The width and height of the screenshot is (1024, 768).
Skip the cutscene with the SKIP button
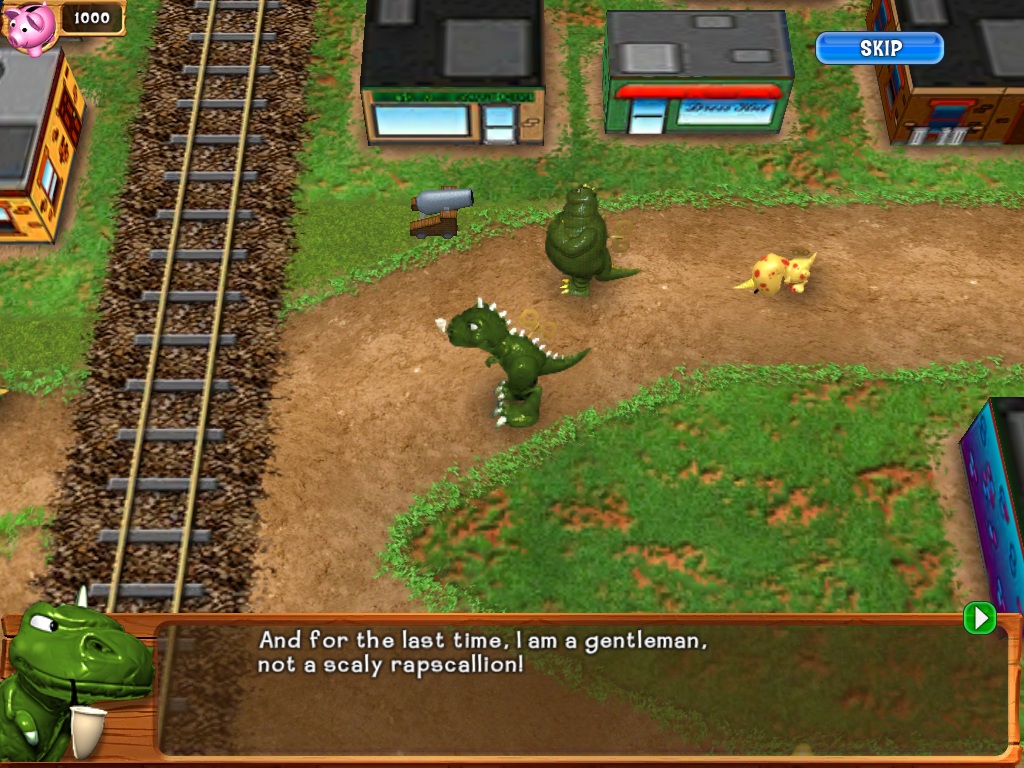pos(879,48)
